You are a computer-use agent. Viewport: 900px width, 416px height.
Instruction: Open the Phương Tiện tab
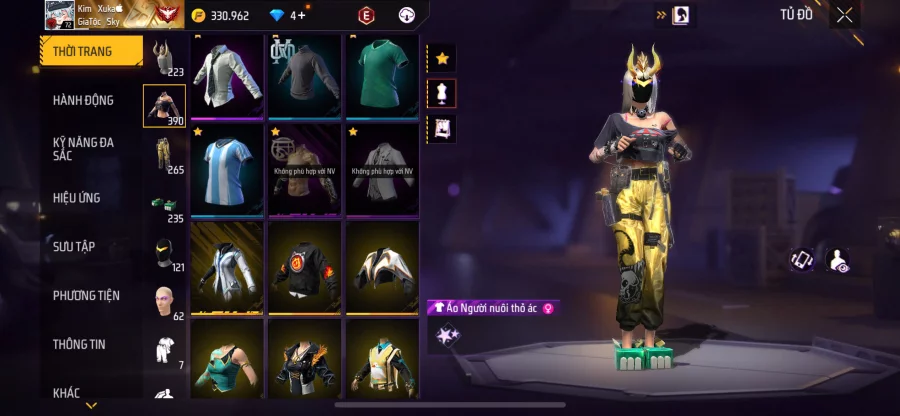point(87,295)
